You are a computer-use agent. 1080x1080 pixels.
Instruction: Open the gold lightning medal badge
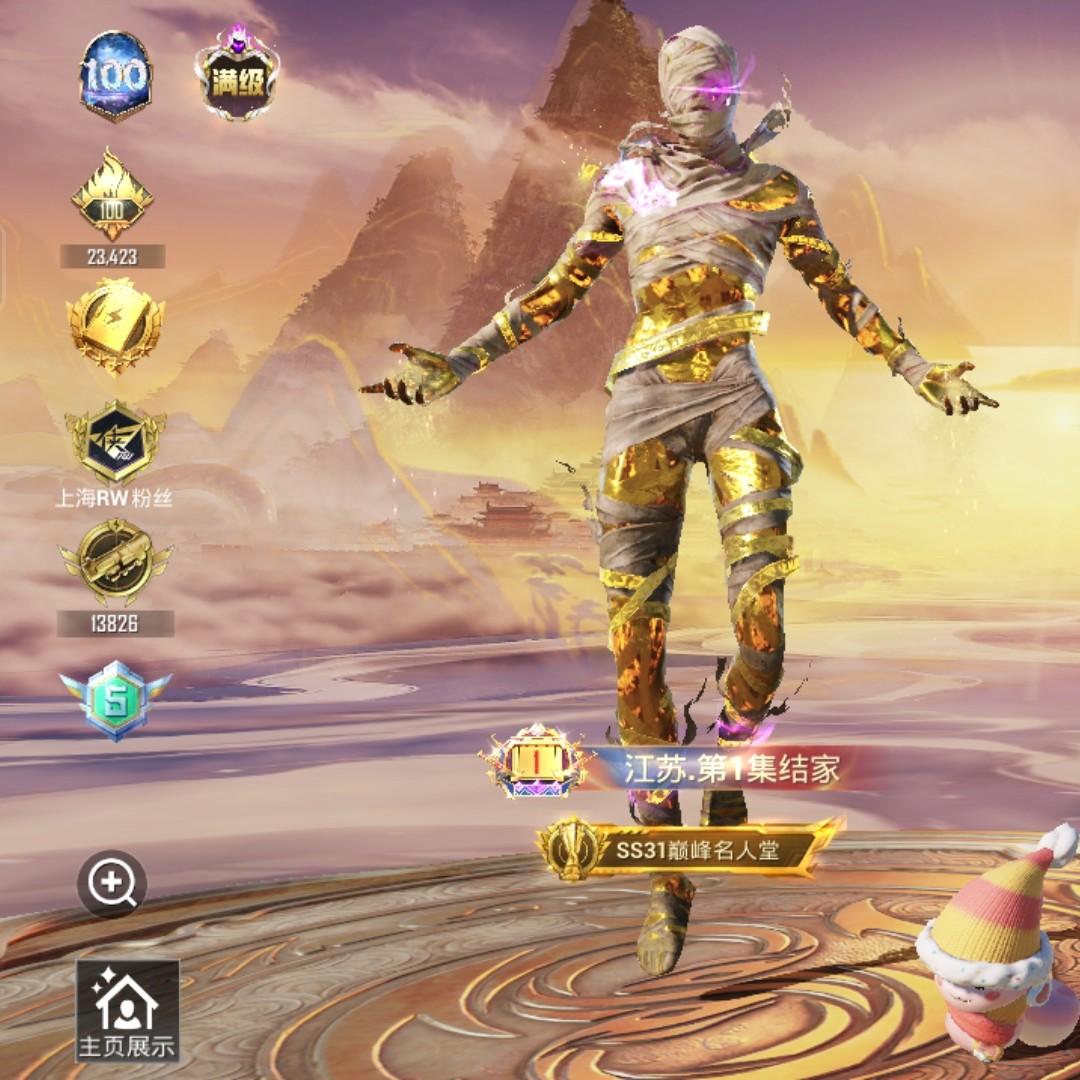115,324
